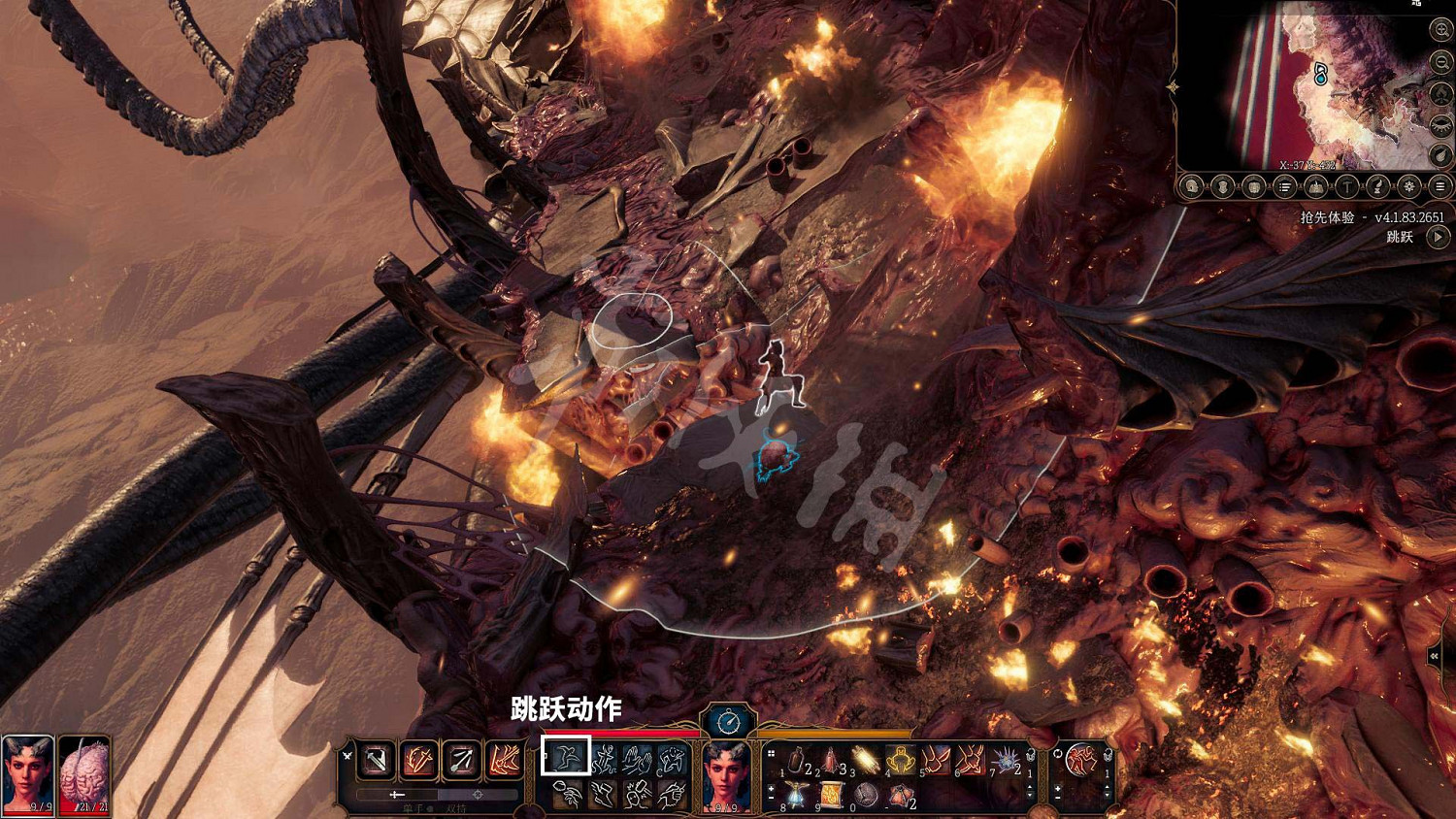The image size is (1456, 819).
Task: Use the potion bottle in hotbar slot 1
Action: (796, 760)
